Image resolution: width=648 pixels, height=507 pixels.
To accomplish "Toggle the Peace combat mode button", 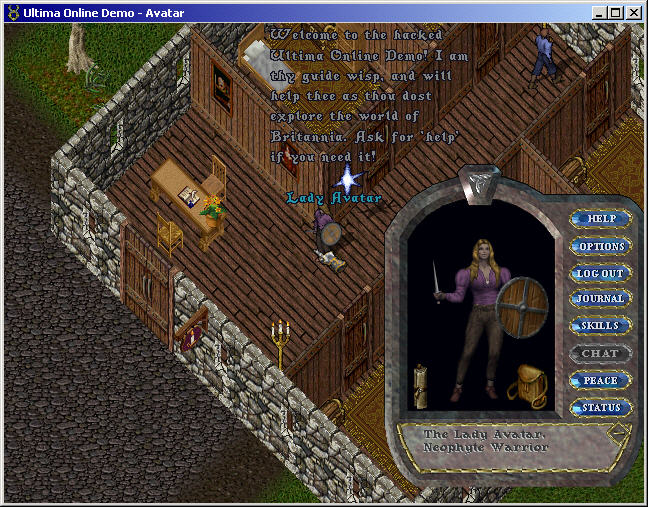I will (x=600, y=381).
